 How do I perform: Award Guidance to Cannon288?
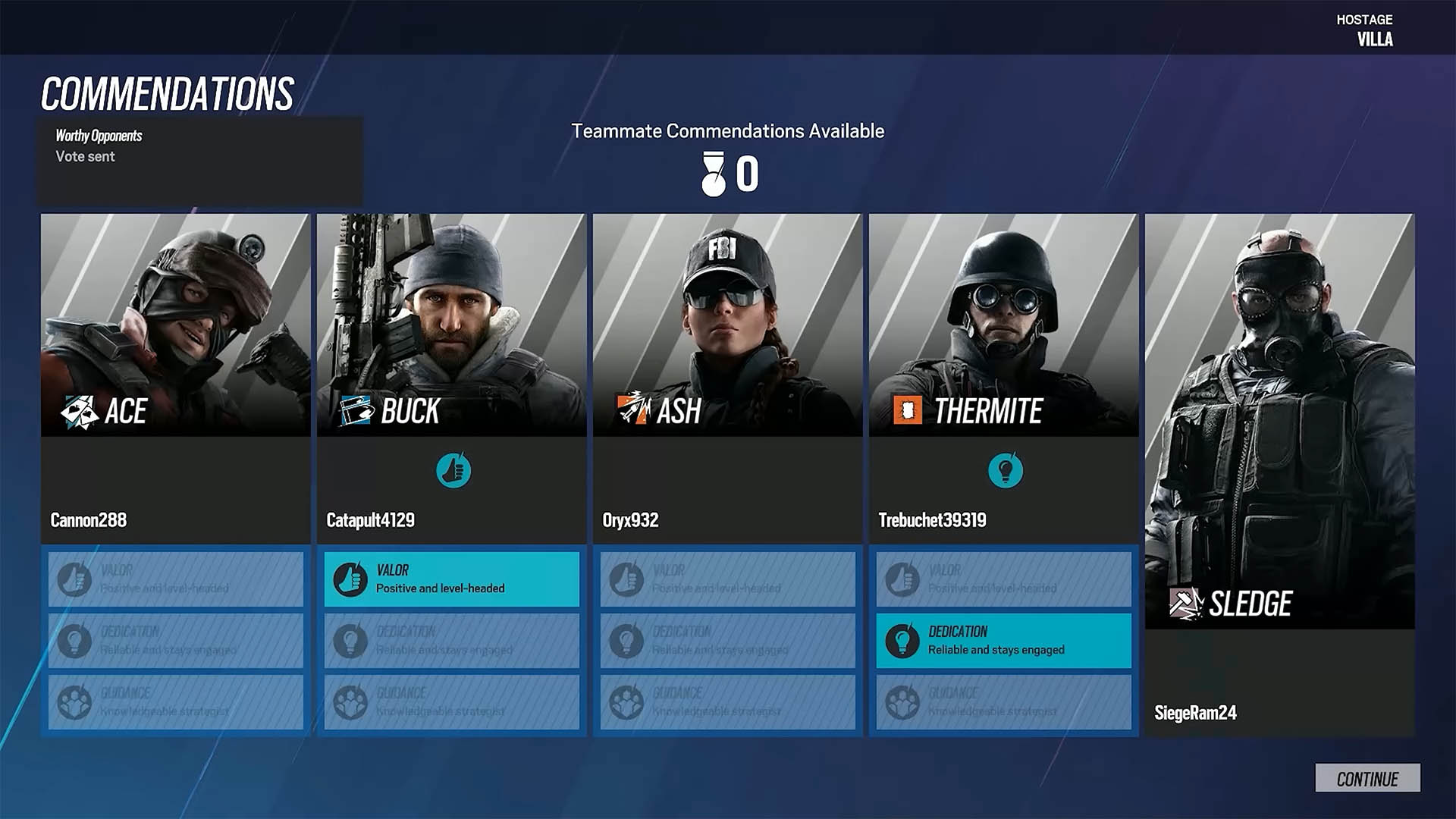pyautogui.click(x=175, y=702)
